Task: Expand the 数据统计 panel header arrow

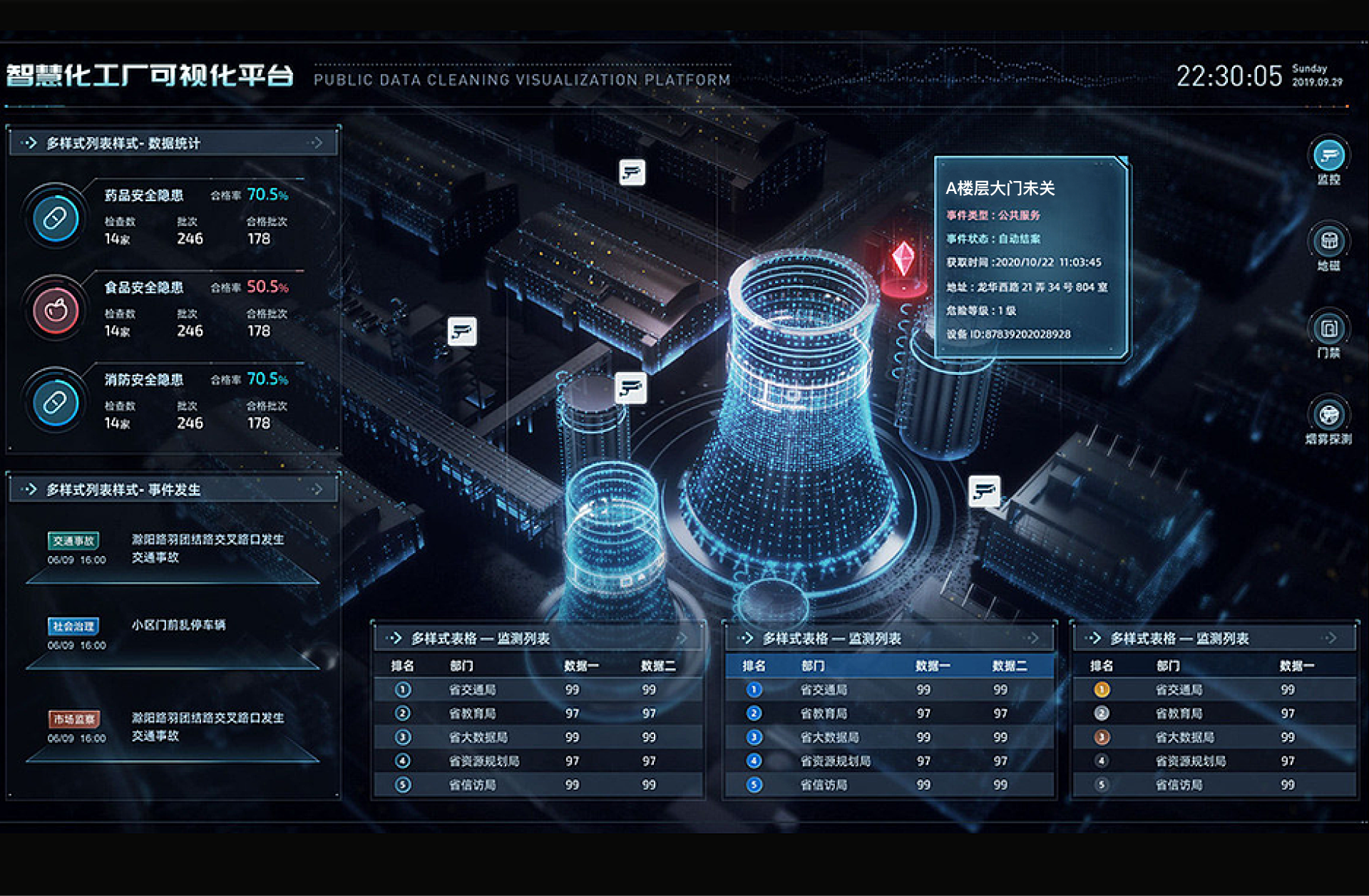Action: pyautogui.click(x=316, y=143)
